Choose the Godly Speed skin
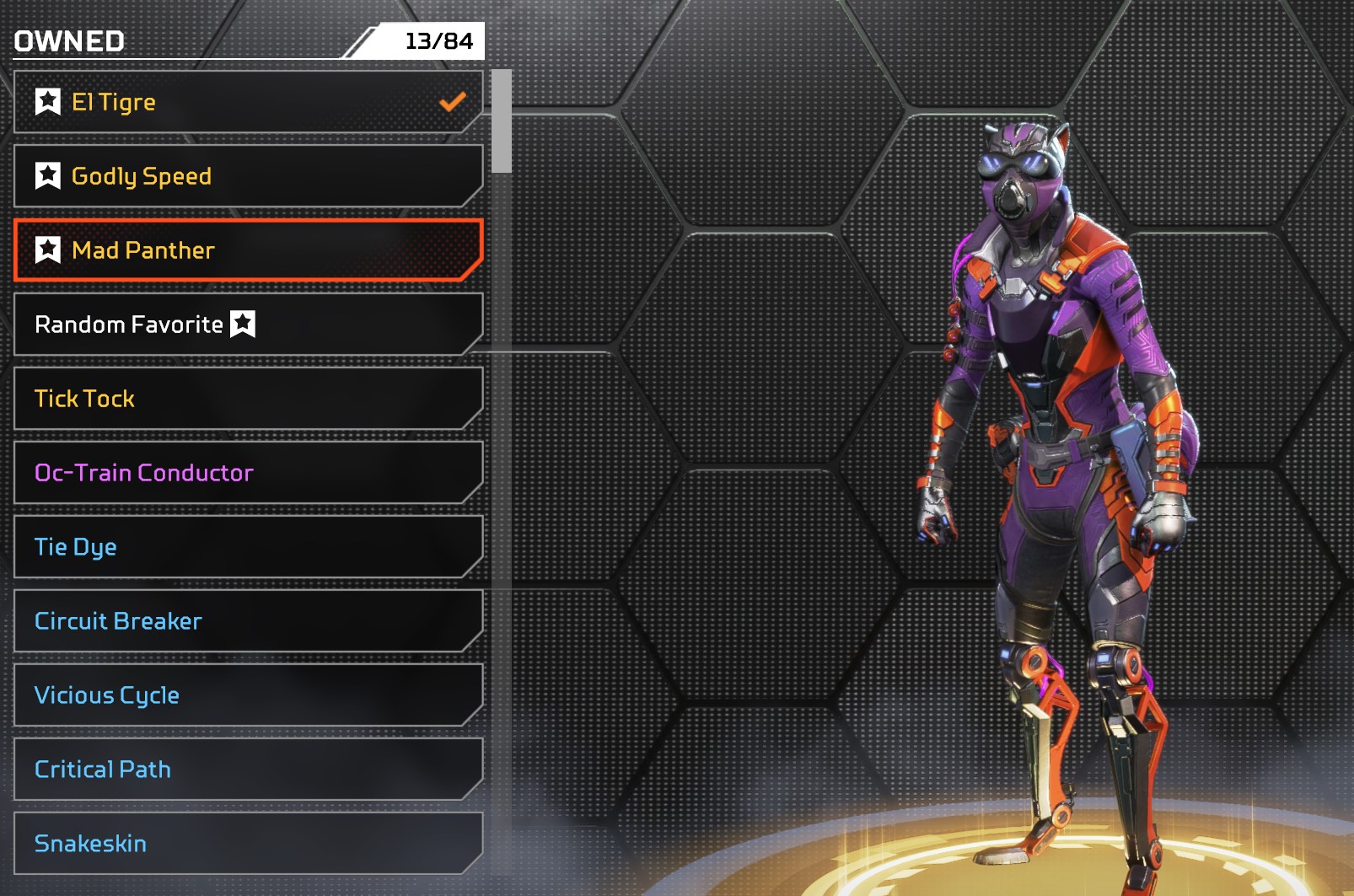 248,176
